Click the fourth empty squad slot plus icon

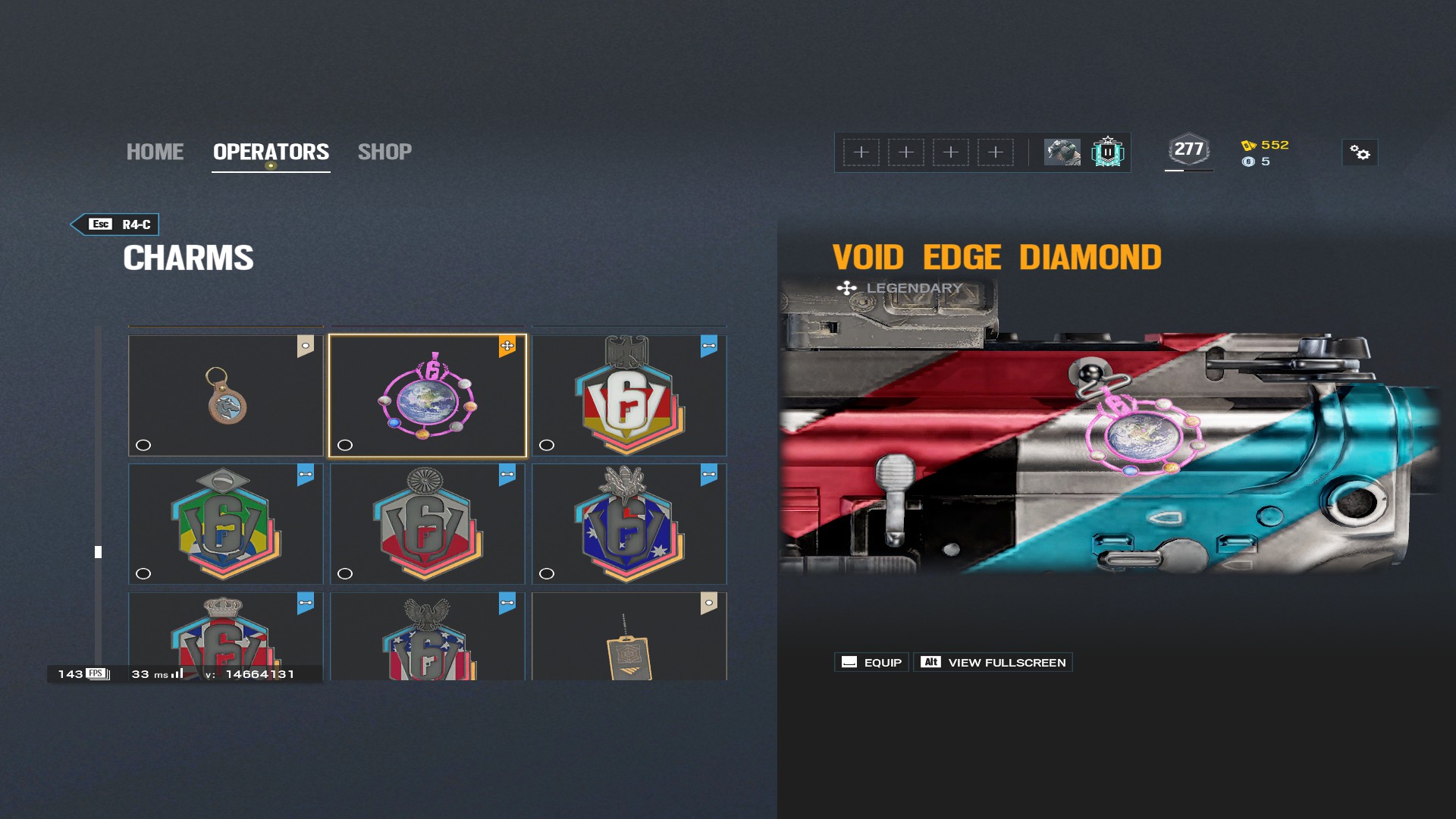[x=995, y=152]
